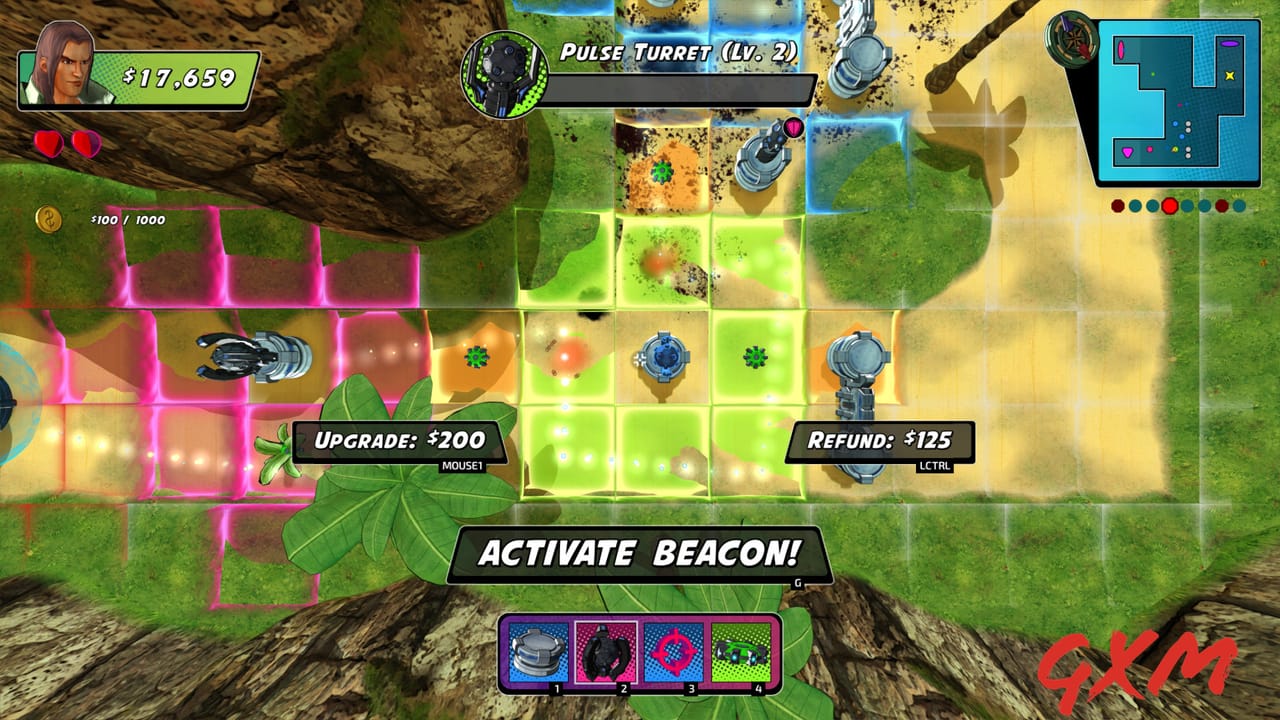Click a green spore node tile on the grid
This screenshot has height=720, width=1280.
point(755,355)
